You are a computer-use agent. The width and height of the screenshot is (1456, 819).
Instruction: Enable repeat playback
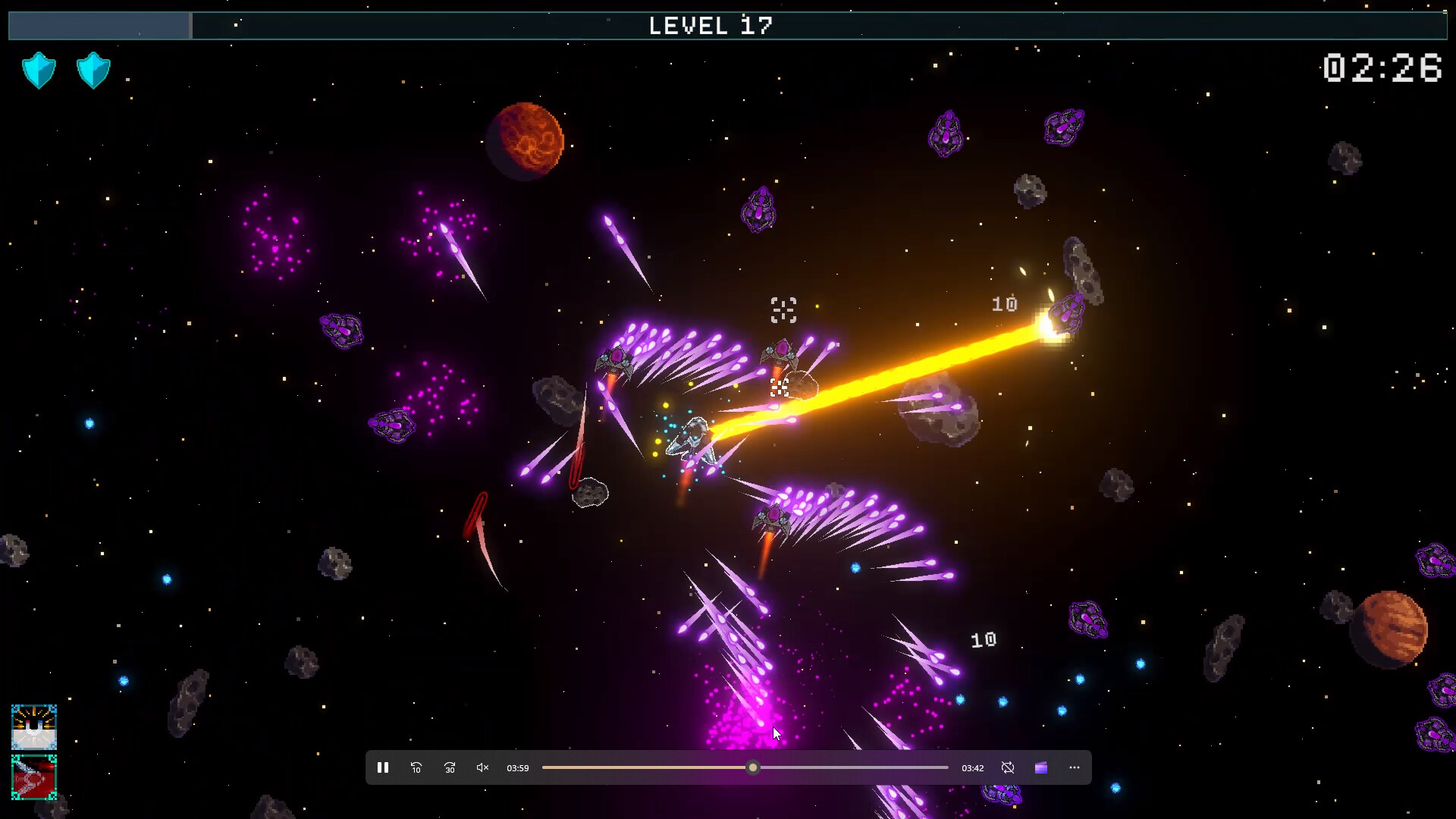[x=1008, y=767]
